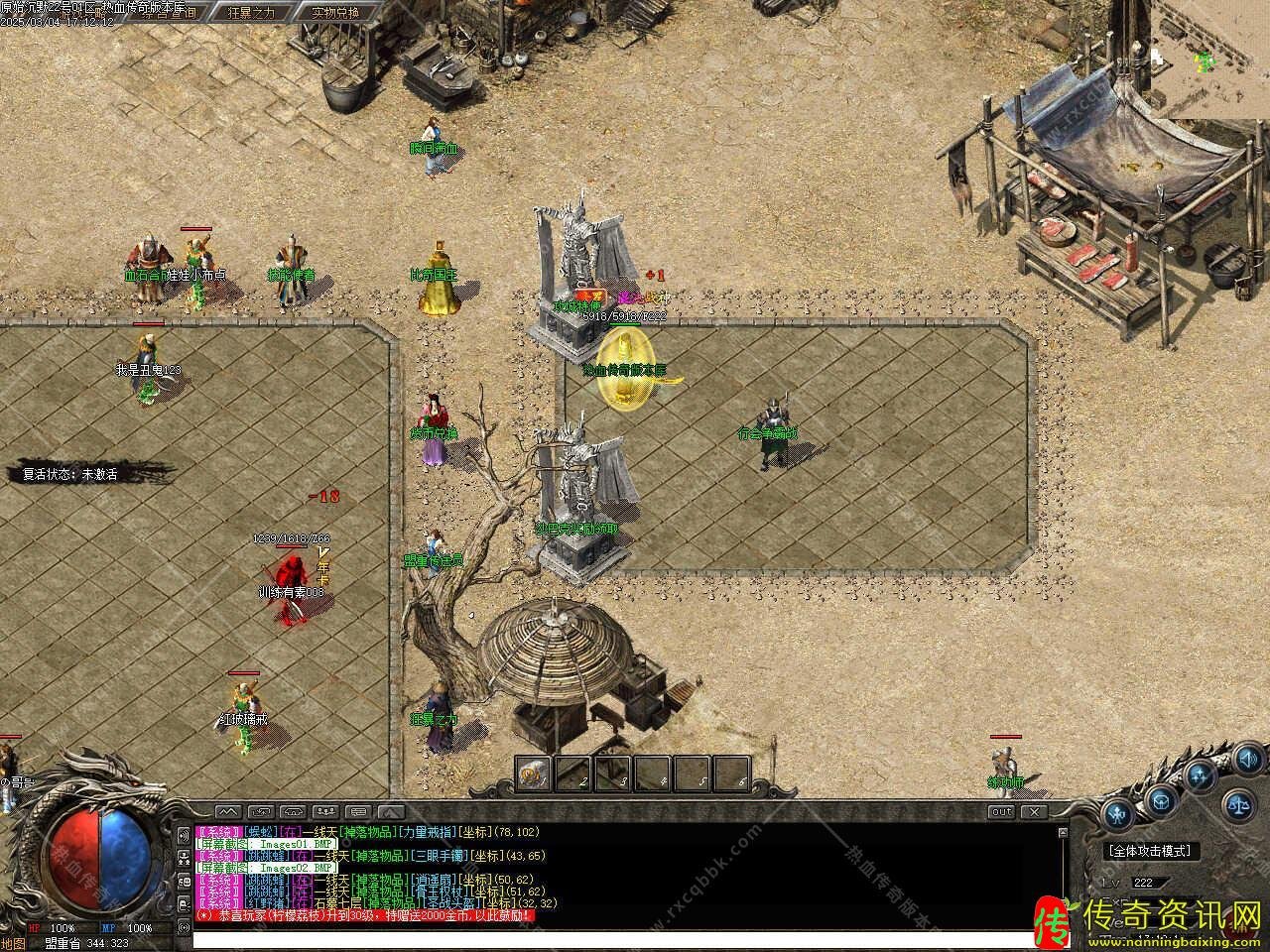Open the 实物兑换 exchange button
Viewport: 1270px width, 952px height.
(334, 12)
